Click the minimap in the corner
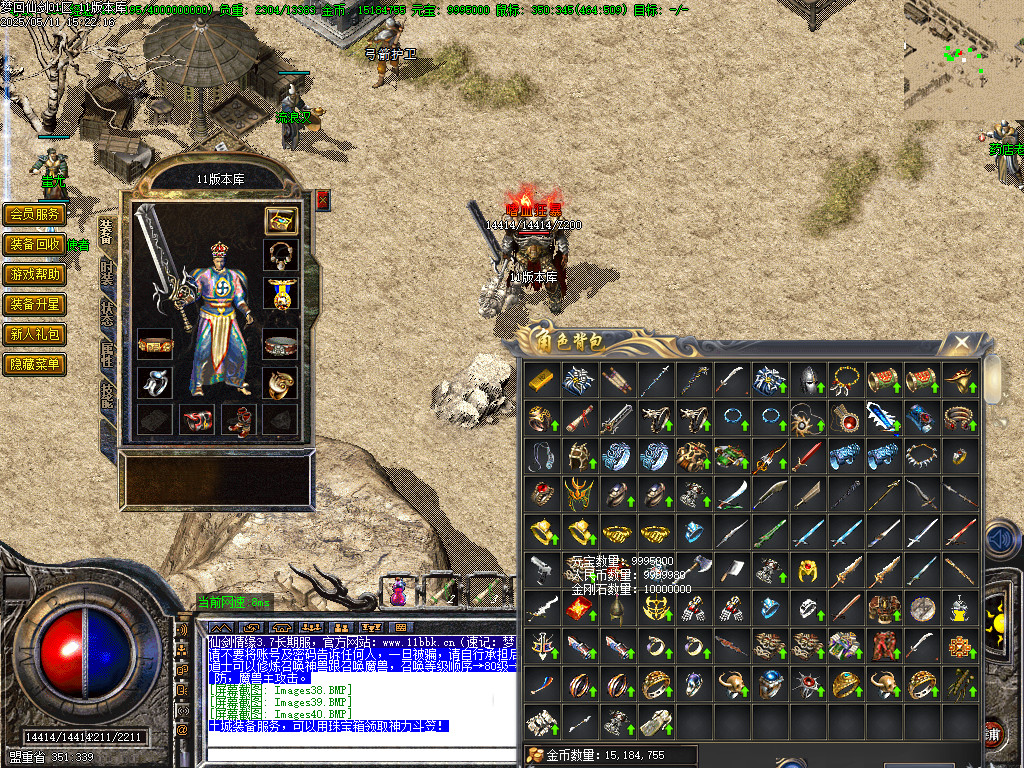 click(x=958, y=58)
